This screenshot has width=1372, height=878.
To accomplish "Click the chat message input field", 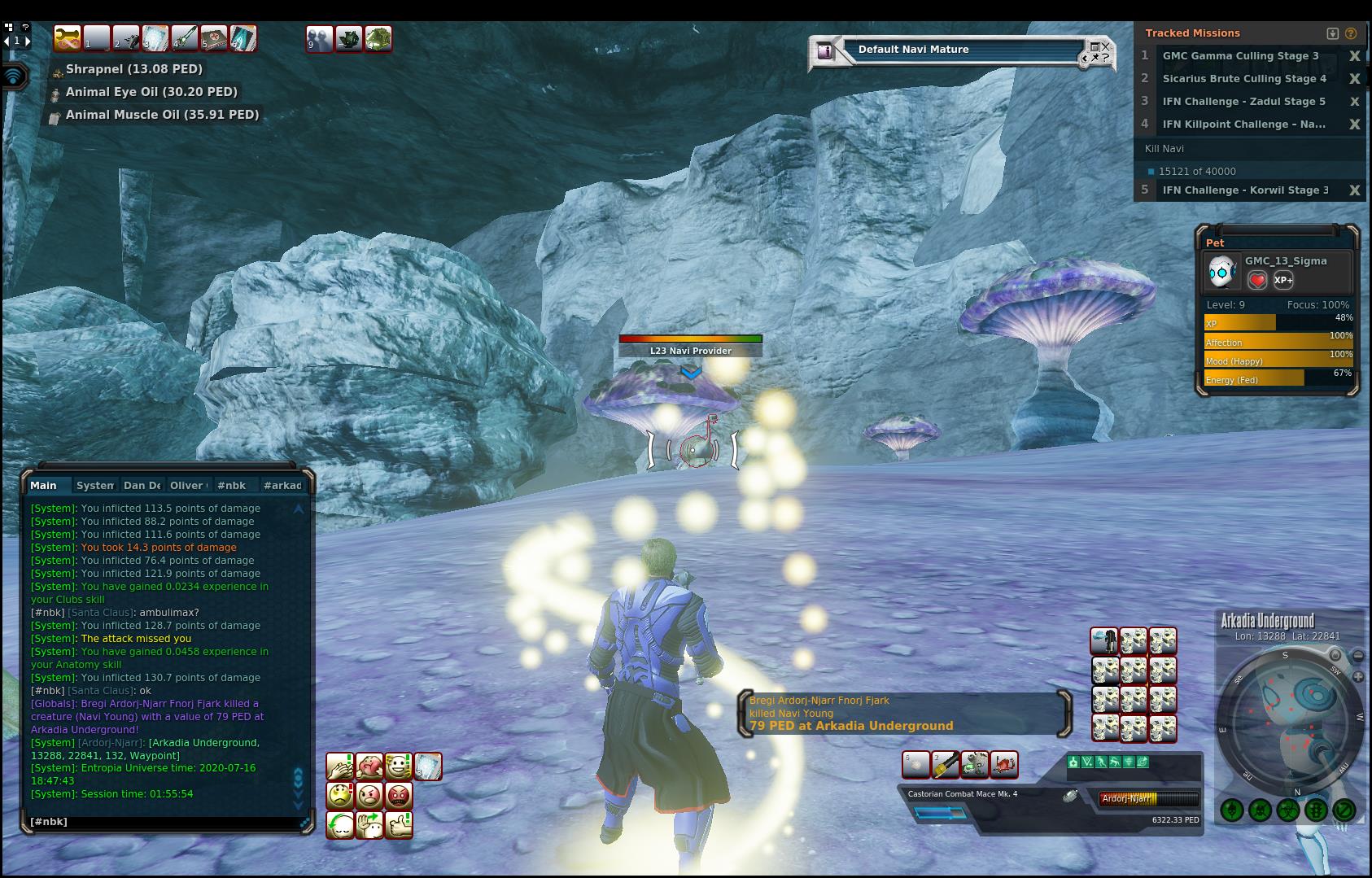I will 163,822.
